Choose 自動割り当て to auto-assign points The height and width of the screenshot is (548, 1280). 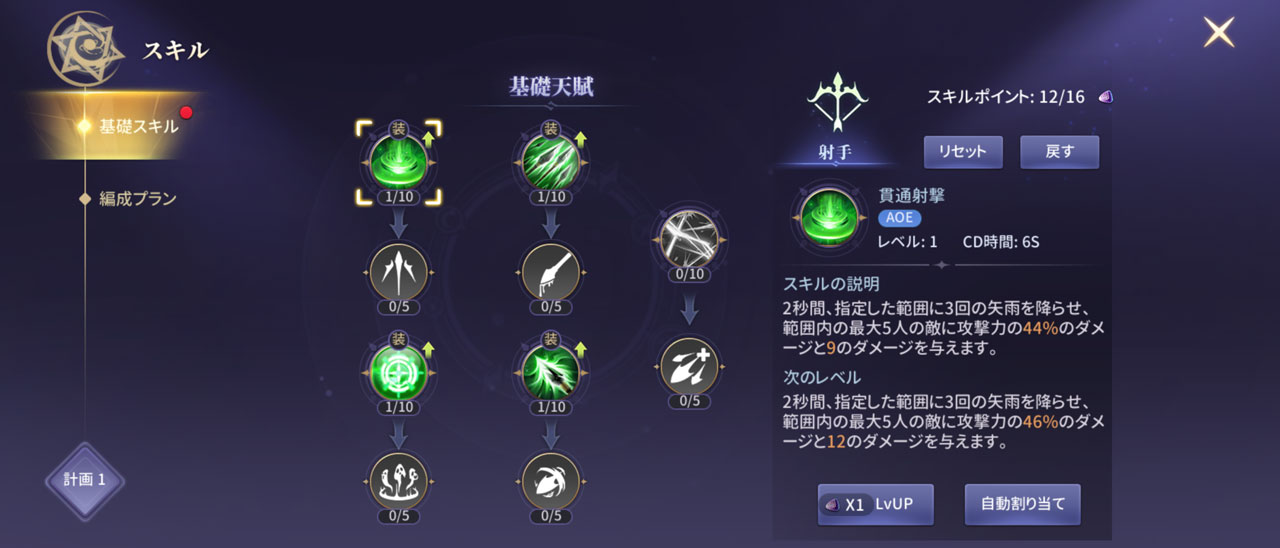coord(1022,505)
